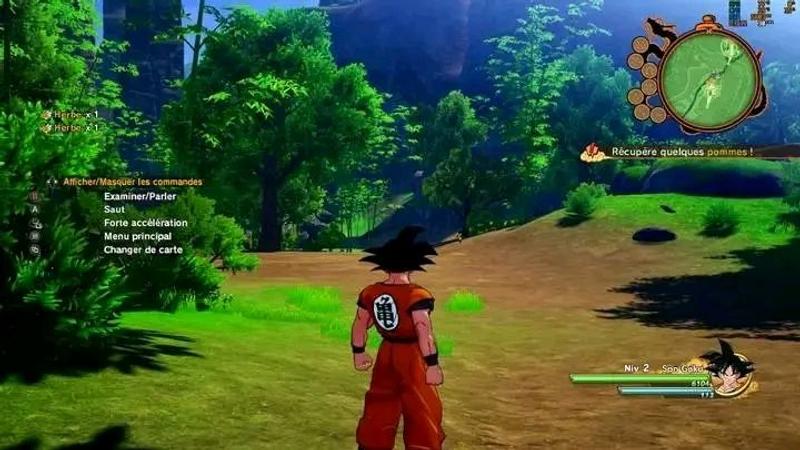The height and width of the screenshot is (450, 800).
Task: Toggle the "Afficher/Masquer les commandes" entry
Action: 132,182
